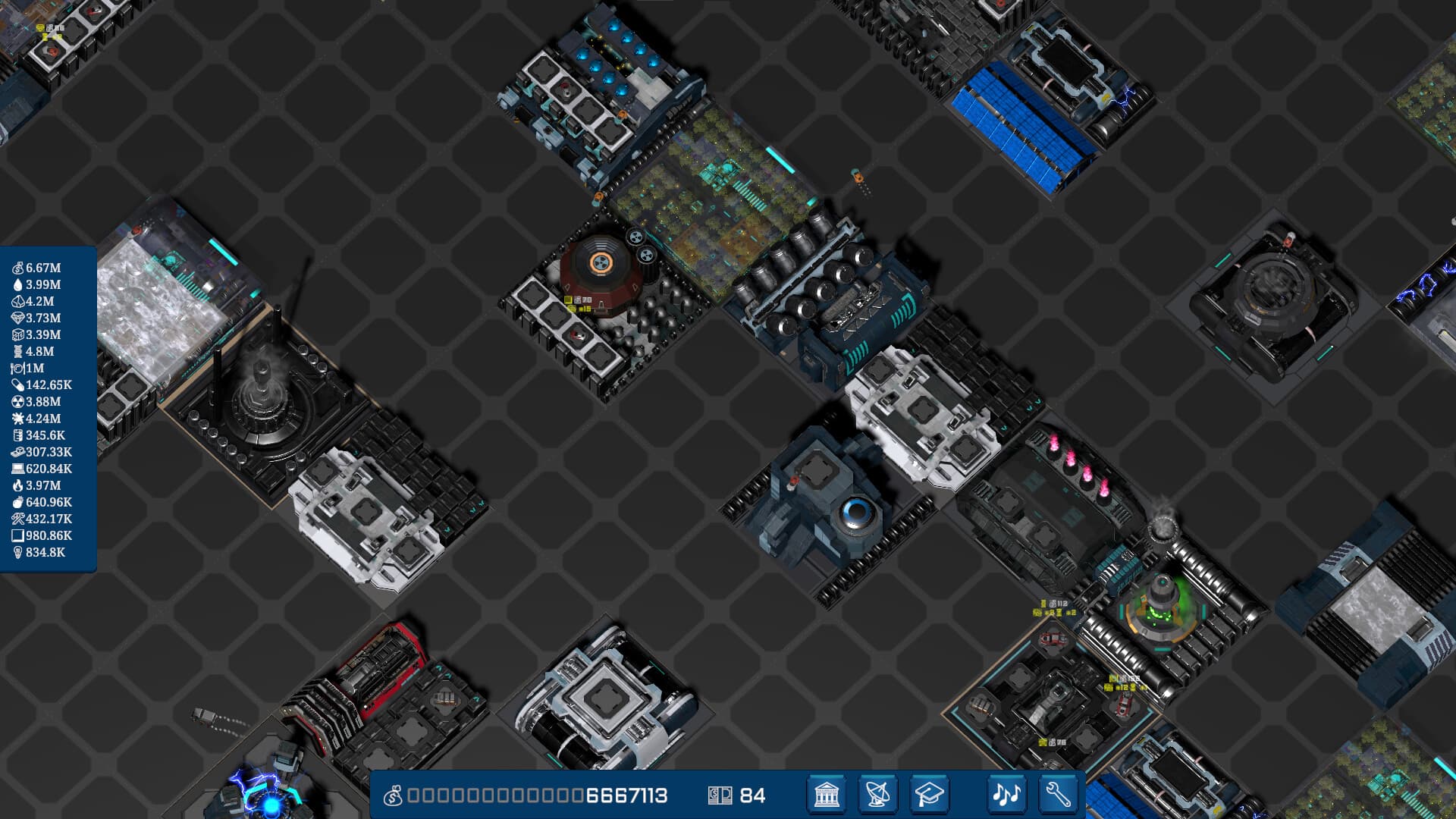Toggle music with the notes icon
Viewport: 1456px width, 819px height.
[1007, 794]
